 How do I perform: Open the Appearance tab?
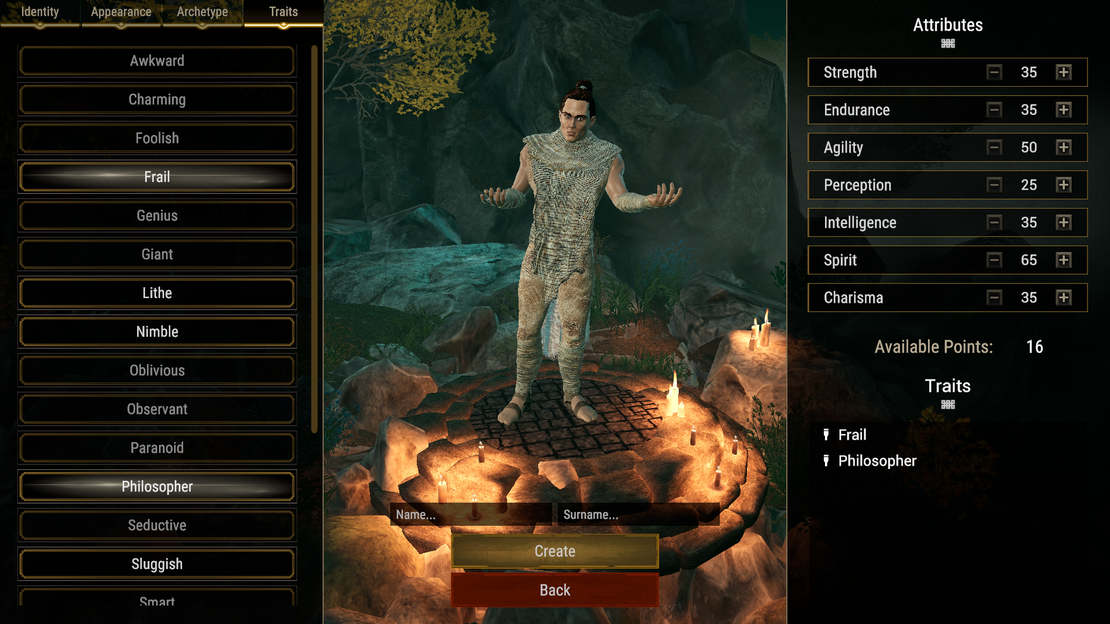click(121, 13)
